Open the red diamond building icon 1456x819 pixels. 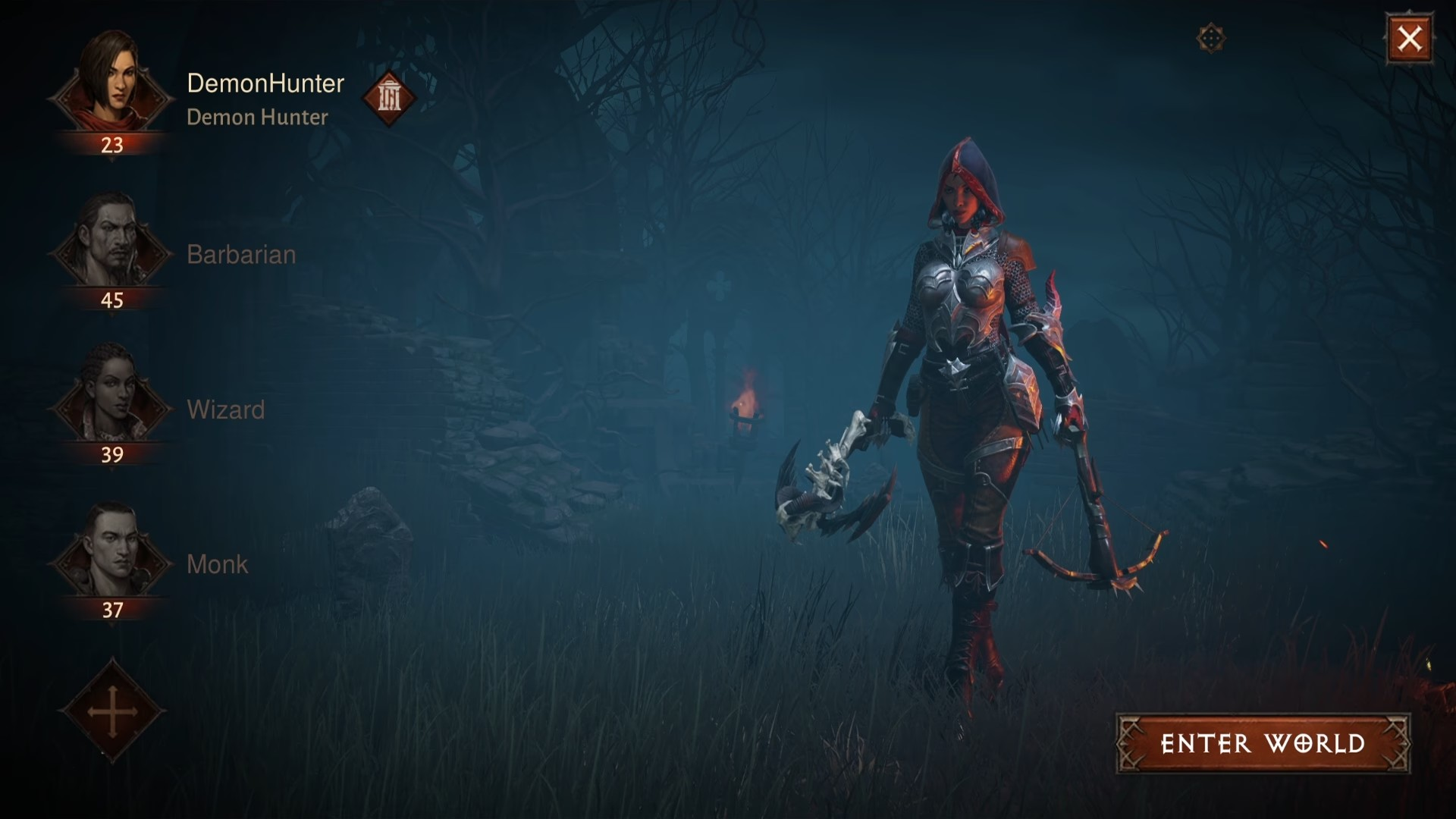(x=389, y=97)
